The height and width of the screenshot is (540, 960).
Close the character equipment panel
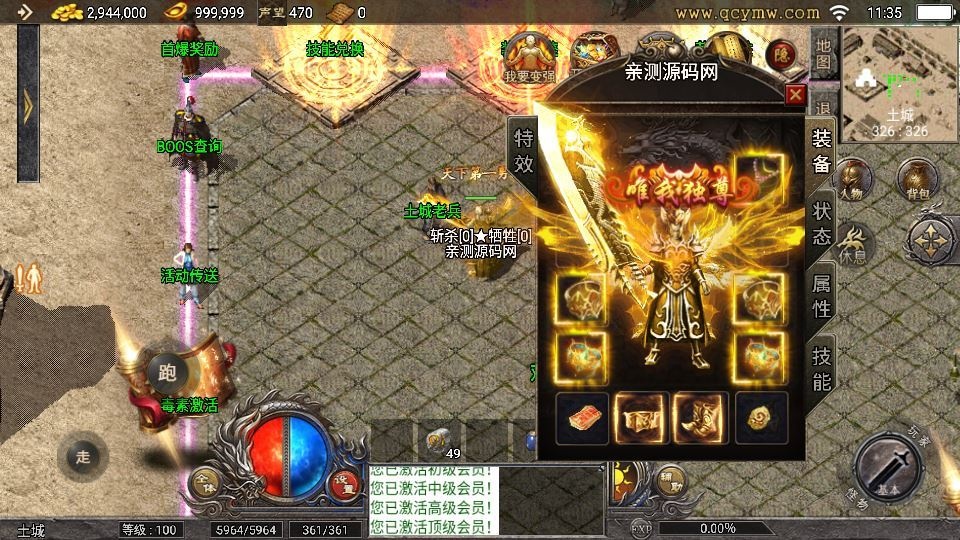pyautogui.click(x=795, y=95)
